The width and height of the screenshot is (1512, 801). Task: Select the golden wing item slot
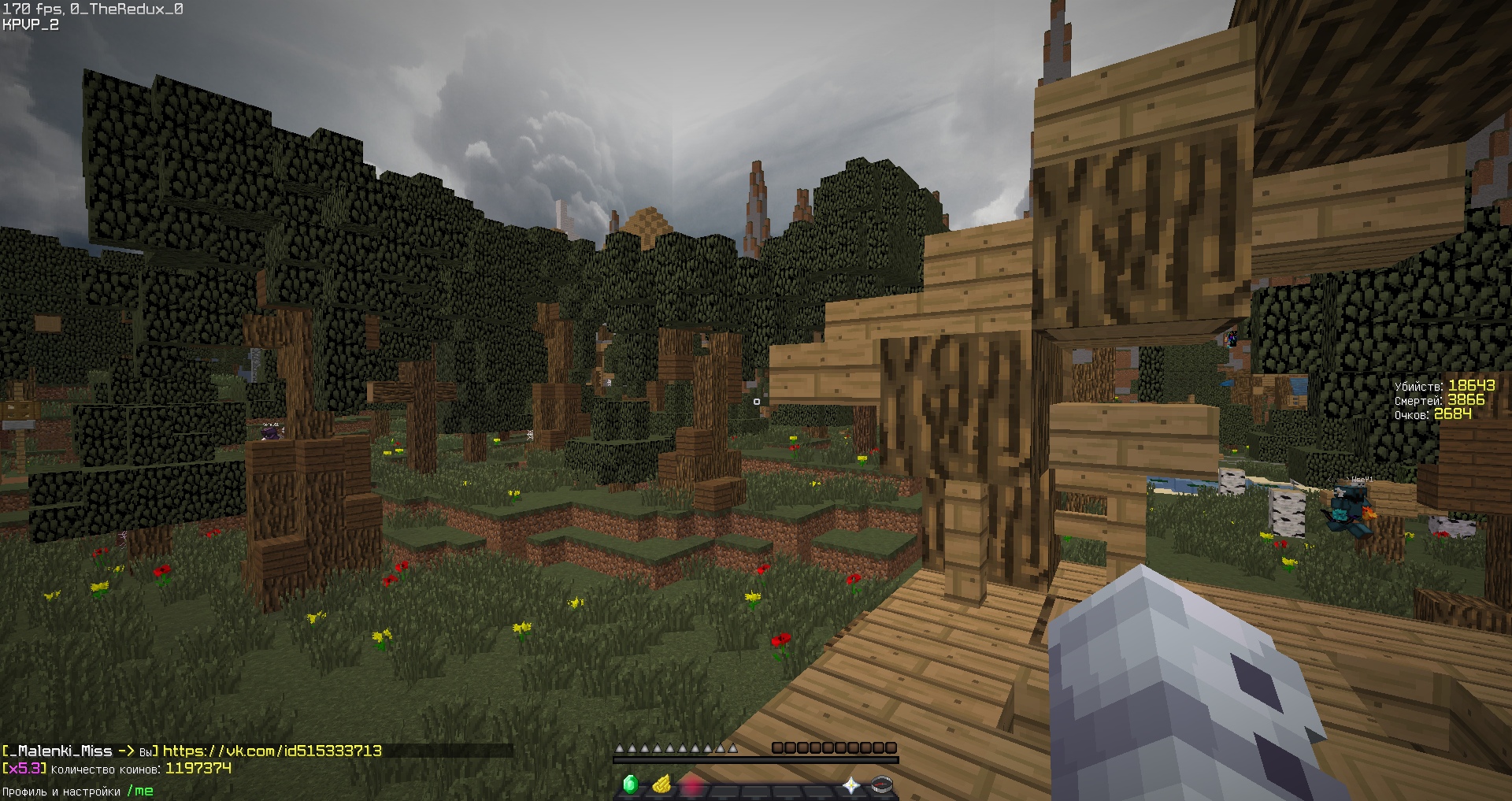[661, 784]
